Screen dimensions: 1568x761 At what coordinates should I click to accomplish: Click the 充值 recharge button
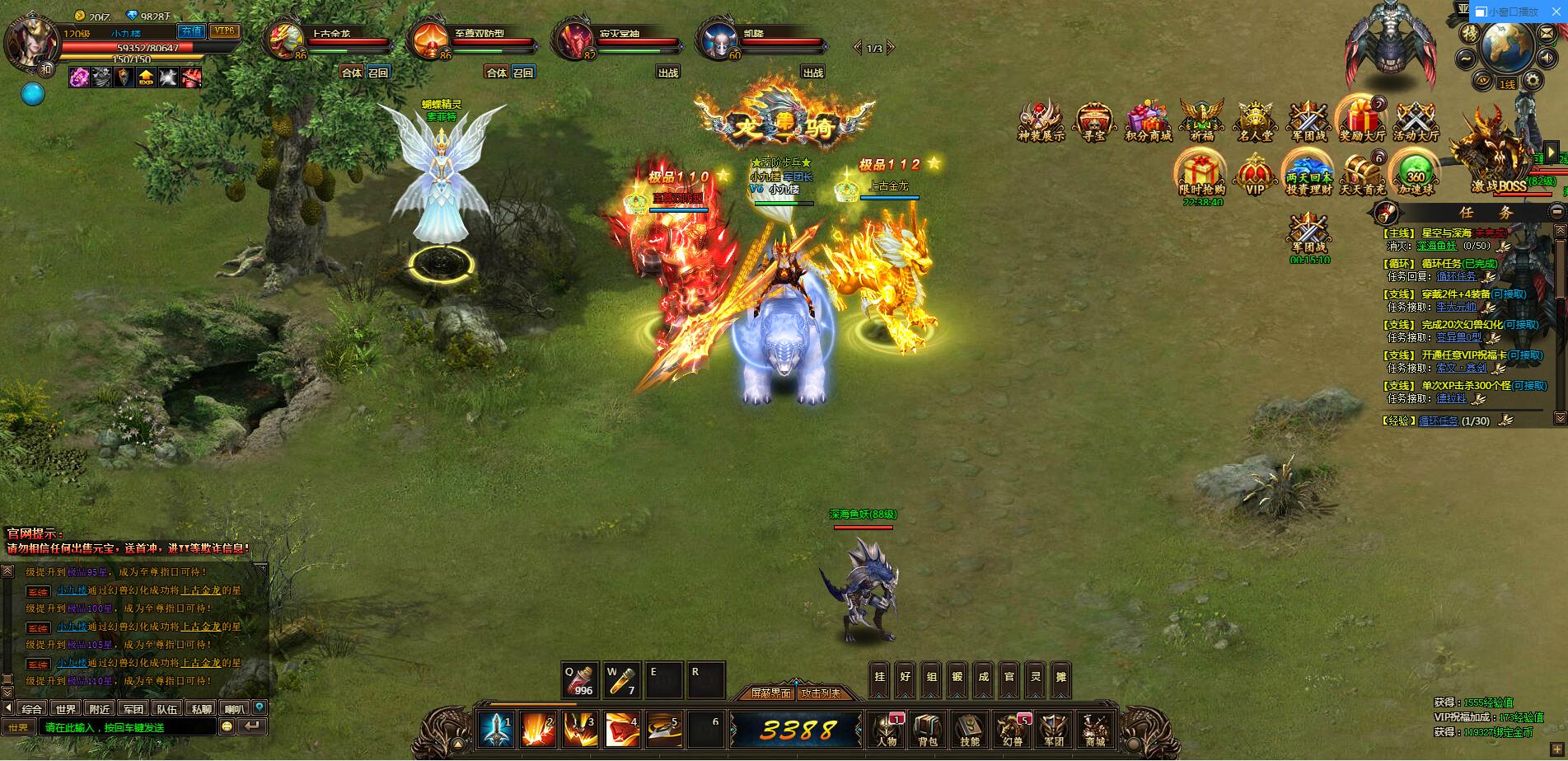point(191,31)
